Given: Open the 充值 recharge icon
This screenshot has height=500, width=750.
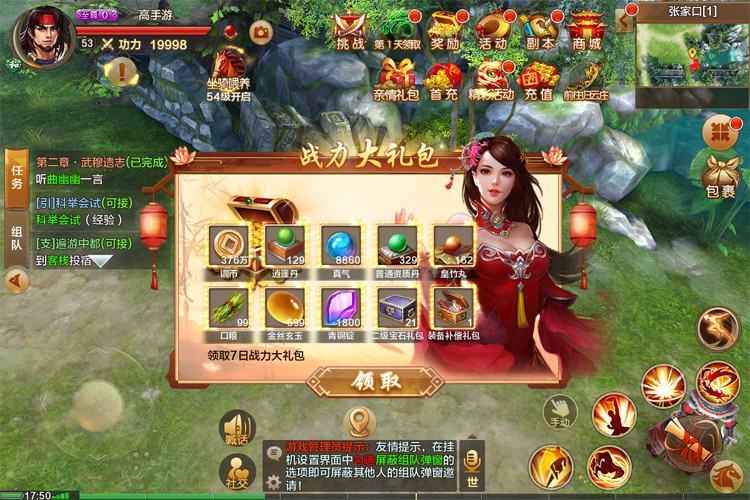Looking at the screenshot, I should click(x=539, y=78).
